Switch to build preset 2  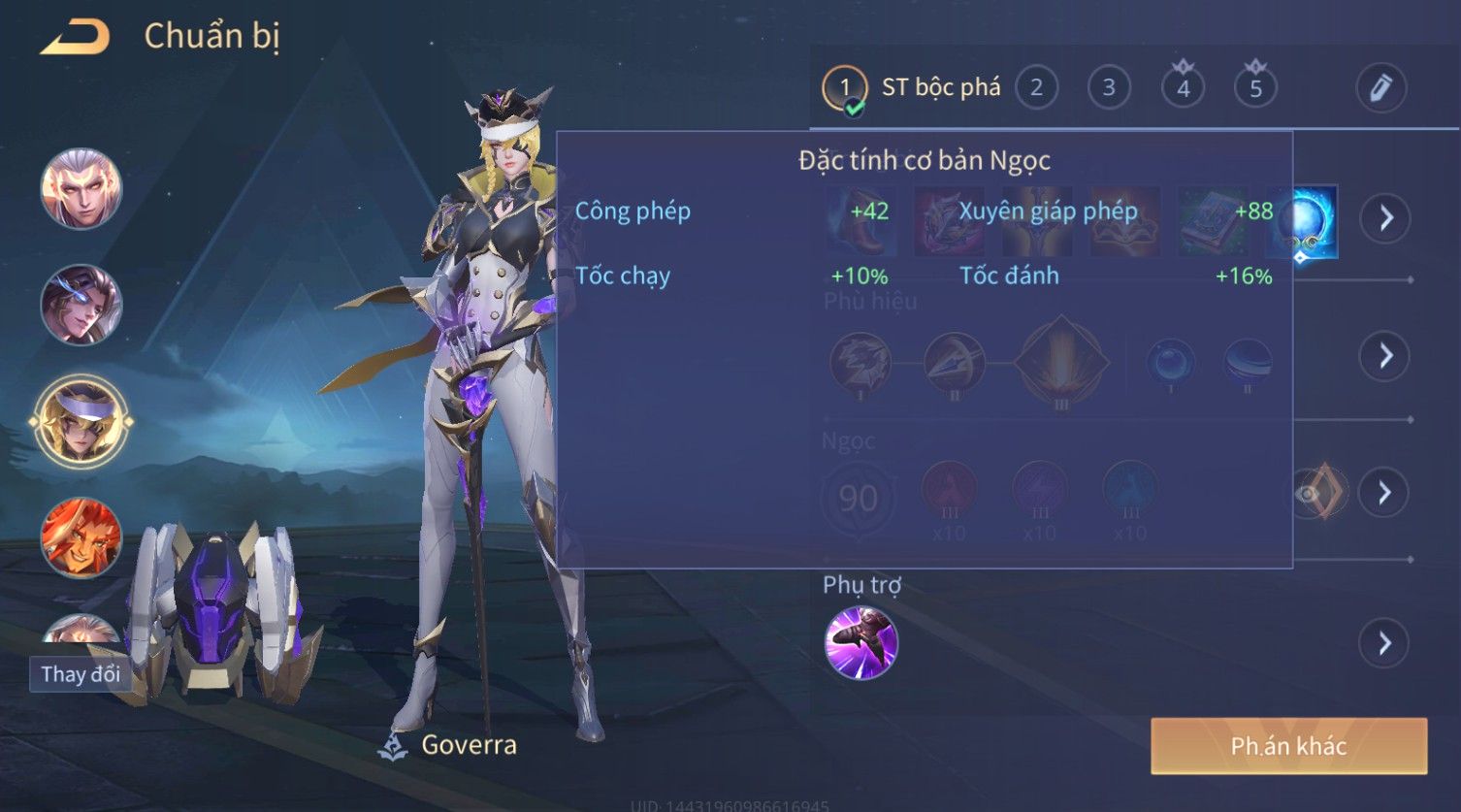pyautogui.click(x=1036, y=88)
